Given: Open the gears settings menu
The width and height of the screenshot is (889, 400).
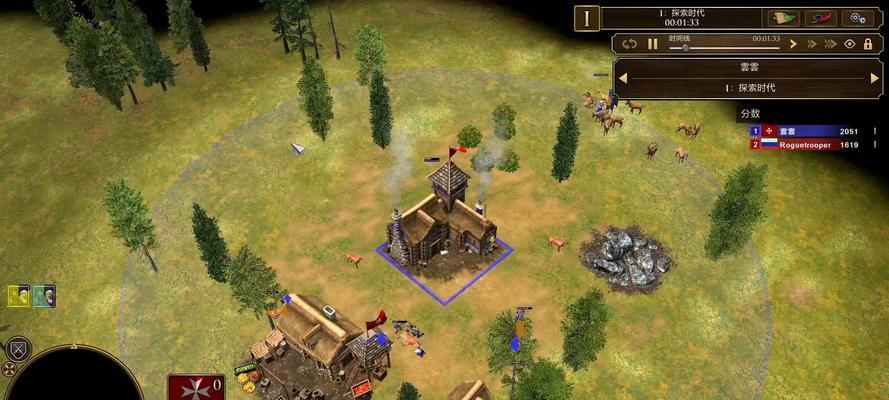Looking at the screenshot, I should point(857,17).
